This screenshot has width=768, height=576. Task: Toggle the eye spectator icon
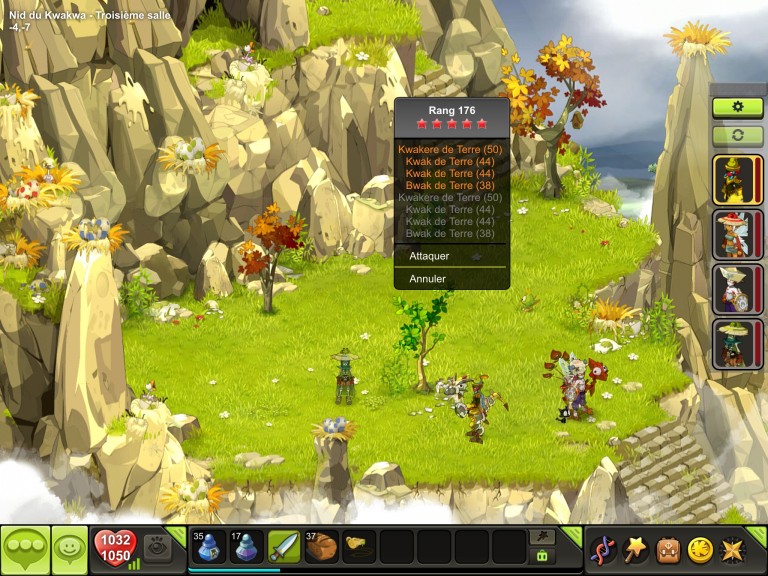coord(157,547)
